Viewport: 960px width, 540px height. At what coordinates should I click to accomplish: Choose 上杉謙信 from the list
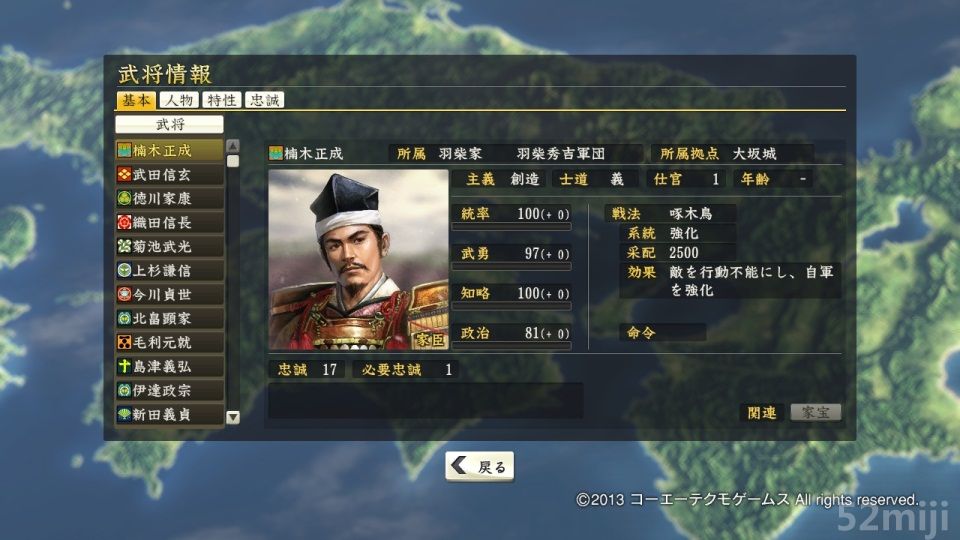coord(169,270)
